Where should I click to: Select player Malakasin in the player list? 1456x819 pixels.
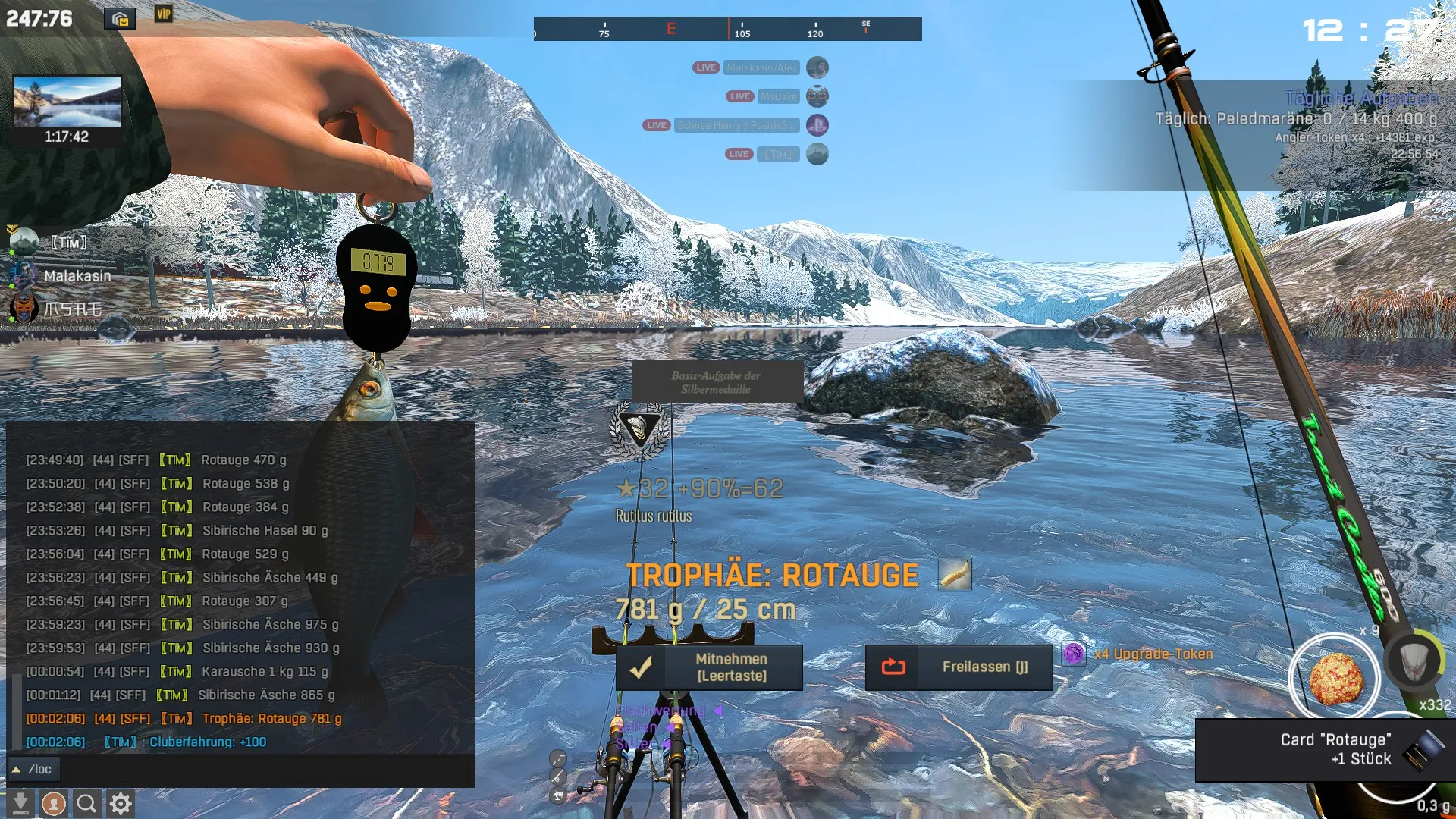(x=77, y=276)
